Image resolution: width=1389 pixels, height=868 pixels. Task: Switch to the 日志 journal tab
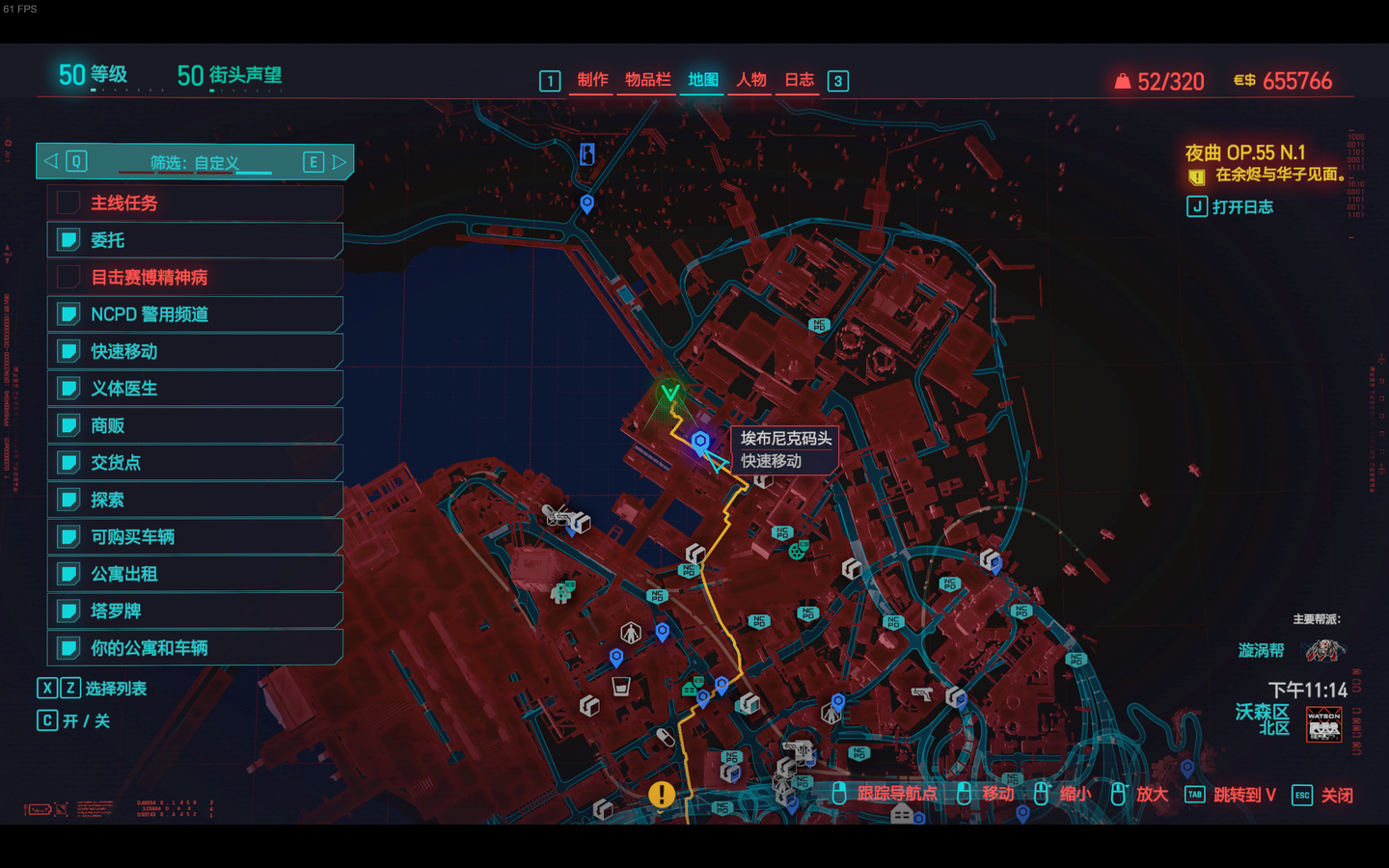click(799, 80)
